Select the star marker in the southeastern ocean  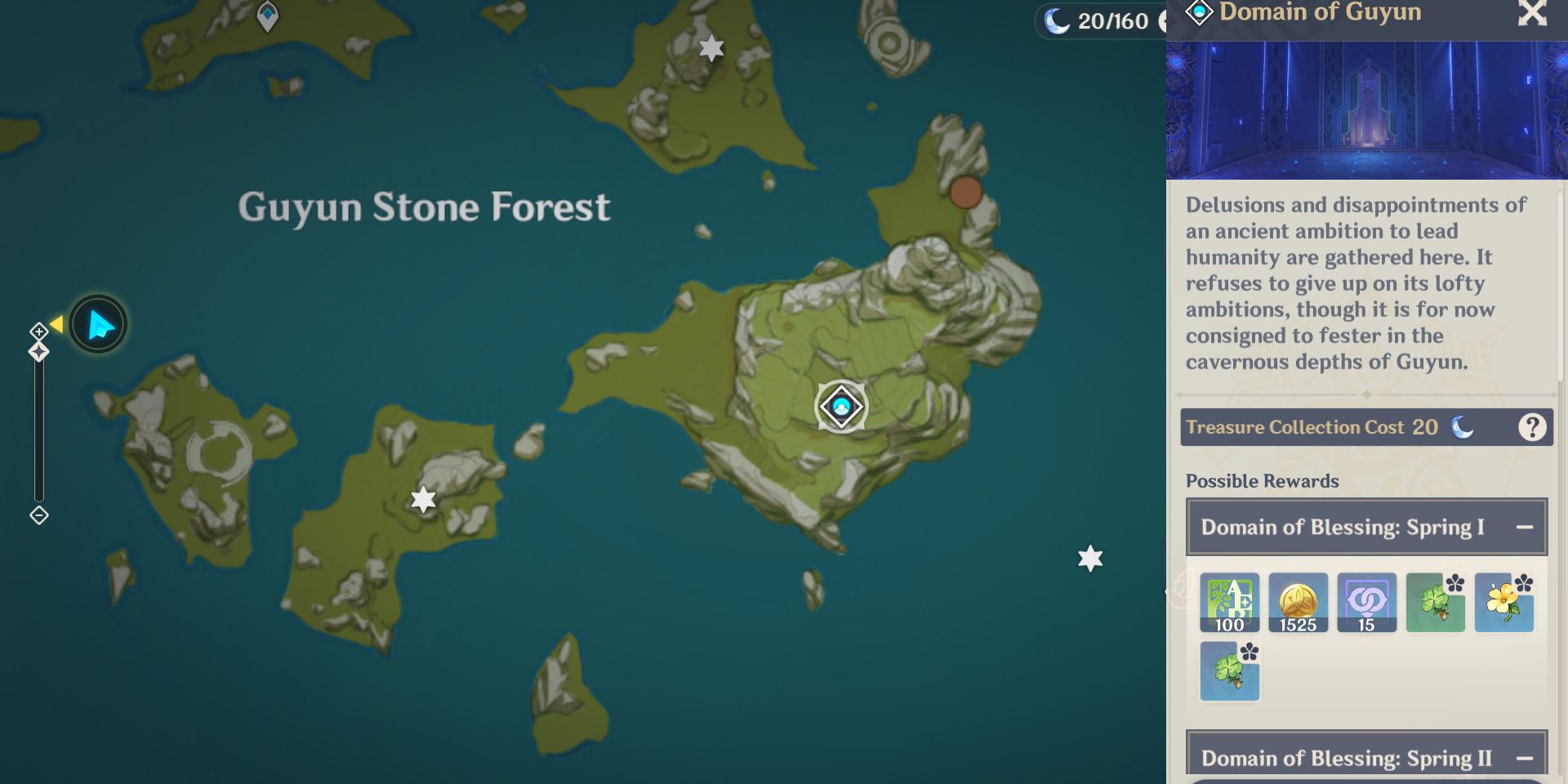click(x=1090, y=559)
